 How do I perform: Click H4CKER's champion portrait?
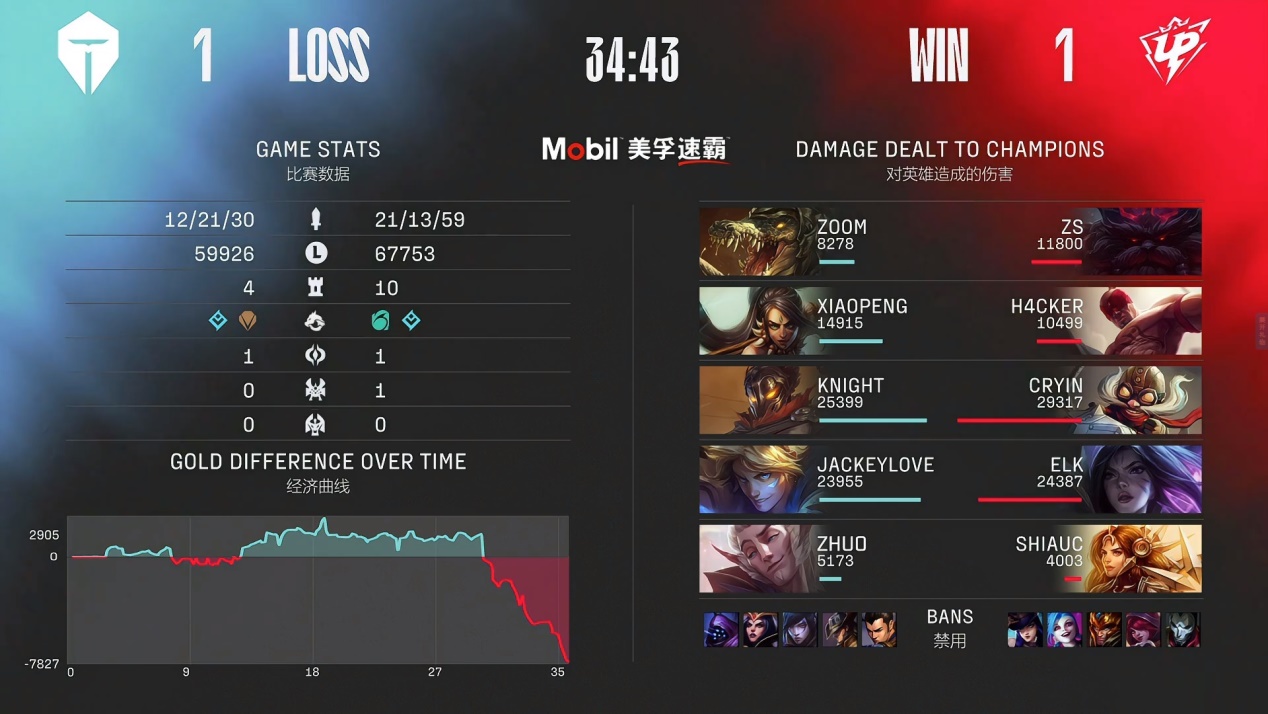coord(1150,321)
